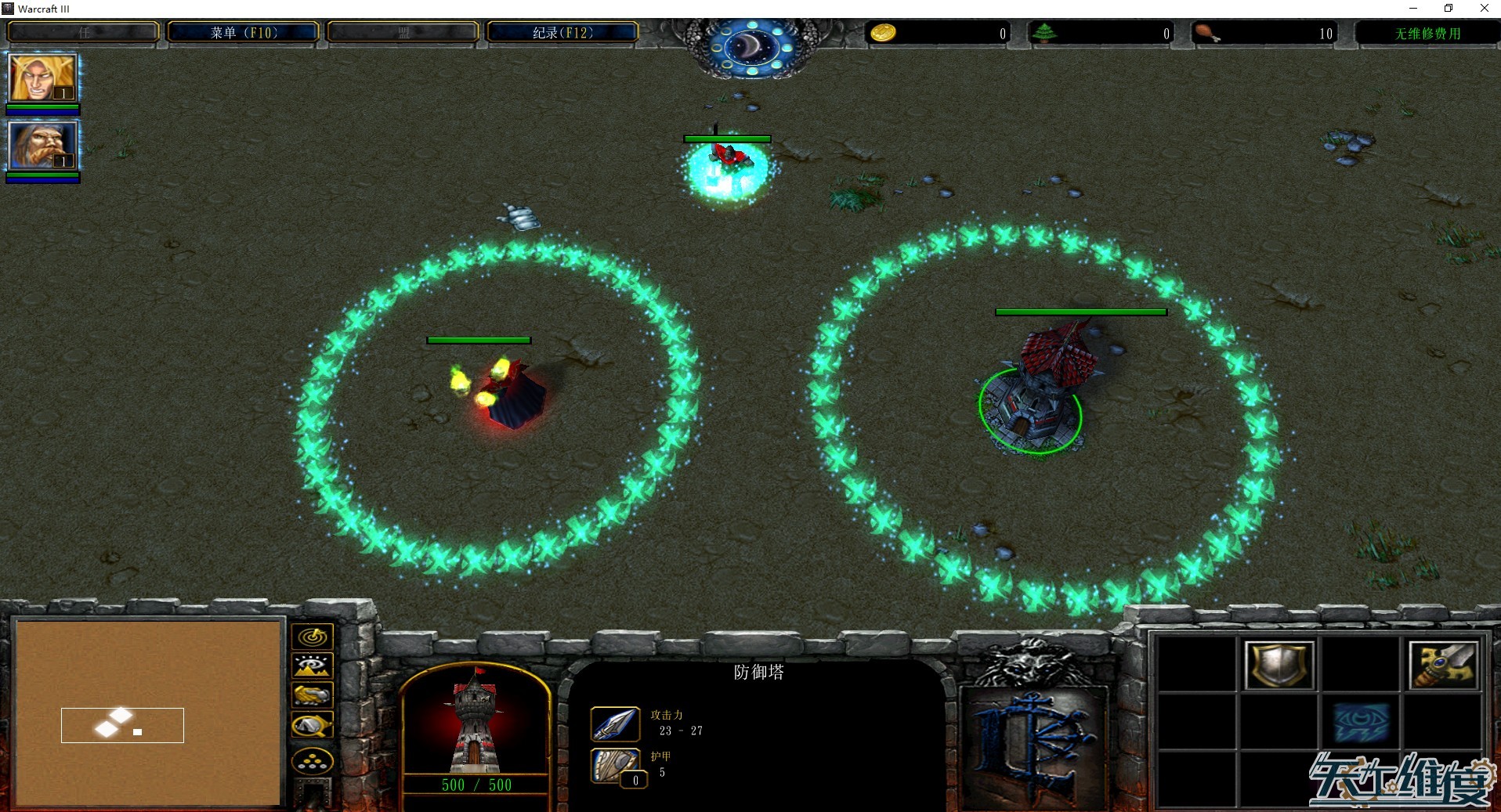This screenshot has height=812, width=1501.
Task: Toggle the minimap creep camp display
Action: click(312, 726)
